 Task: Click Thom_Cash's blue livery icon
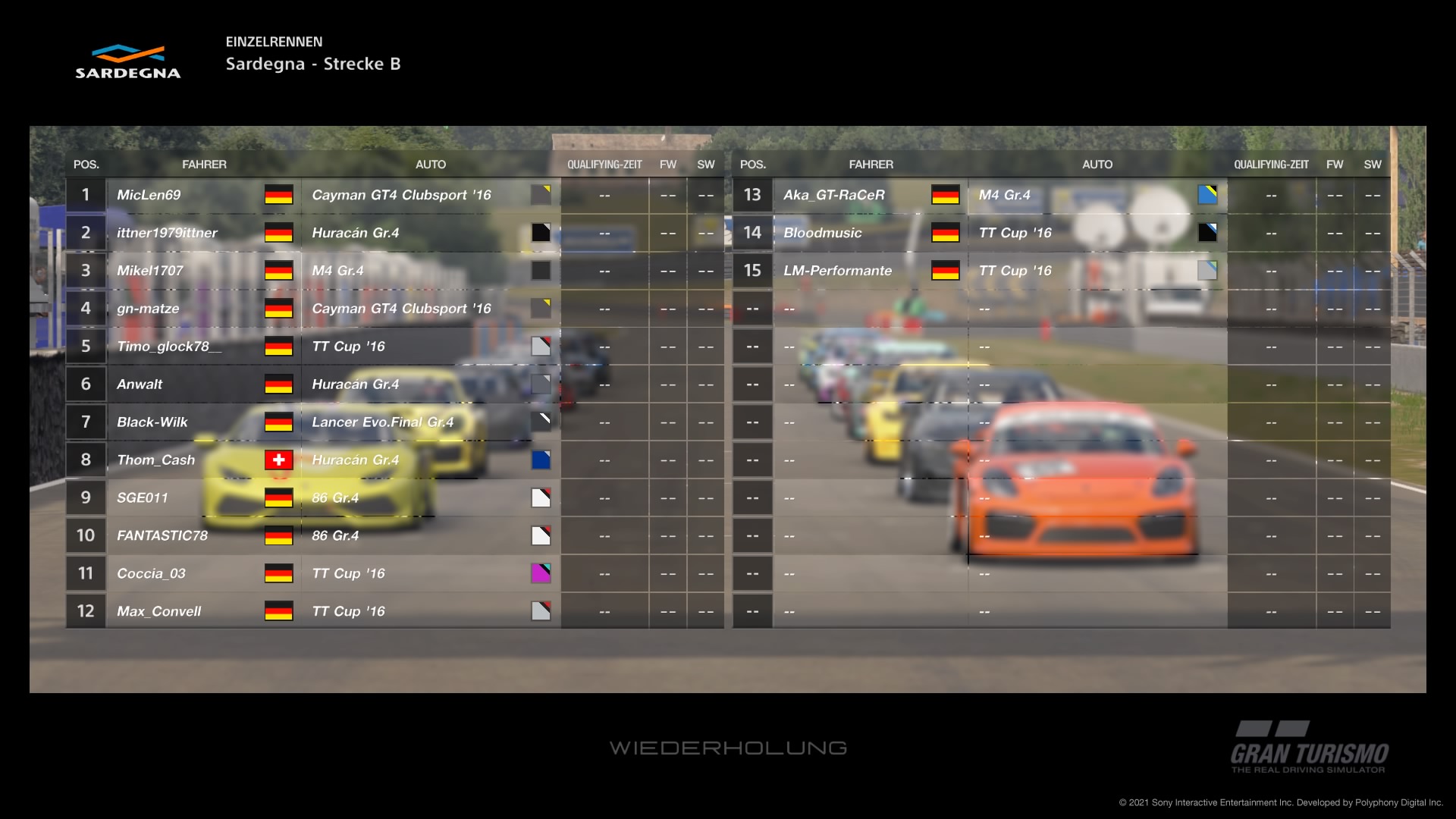(x=541, y=460)
